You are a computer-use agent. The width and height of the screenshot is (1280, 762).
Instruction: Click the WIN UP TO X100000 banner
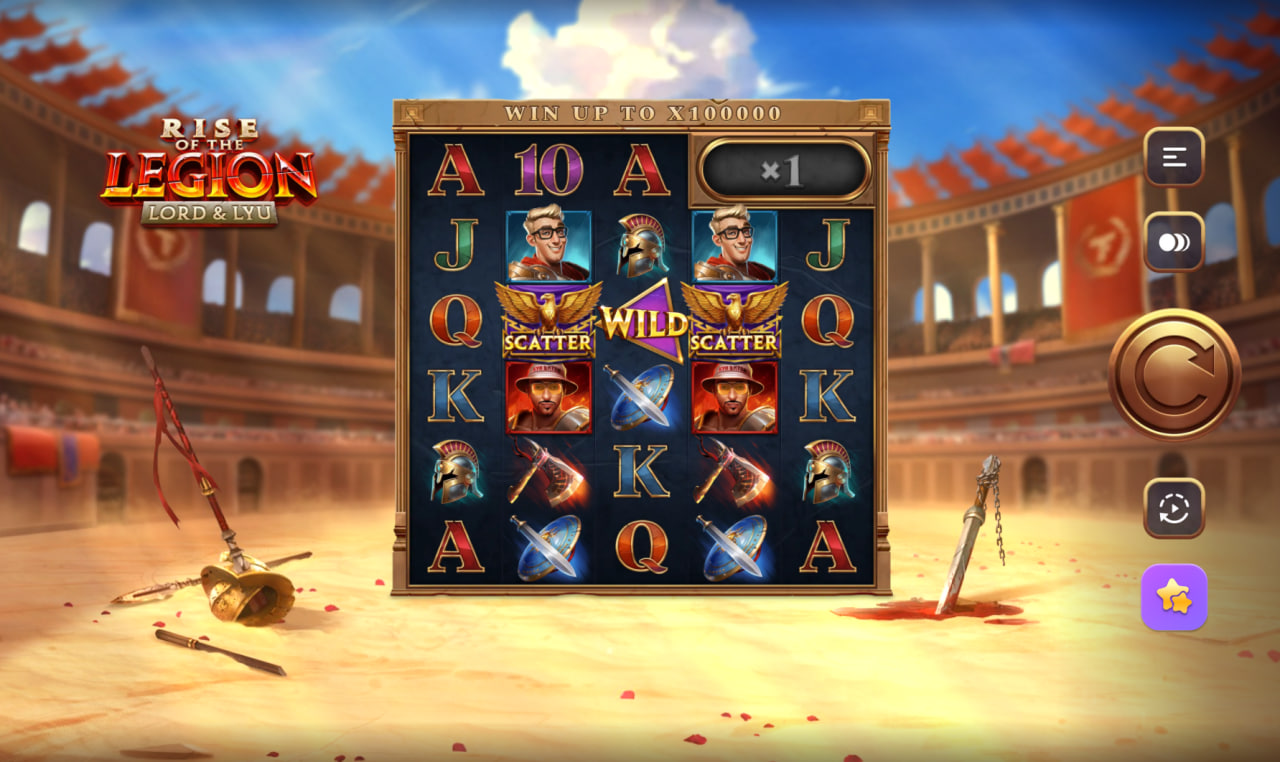640,113
